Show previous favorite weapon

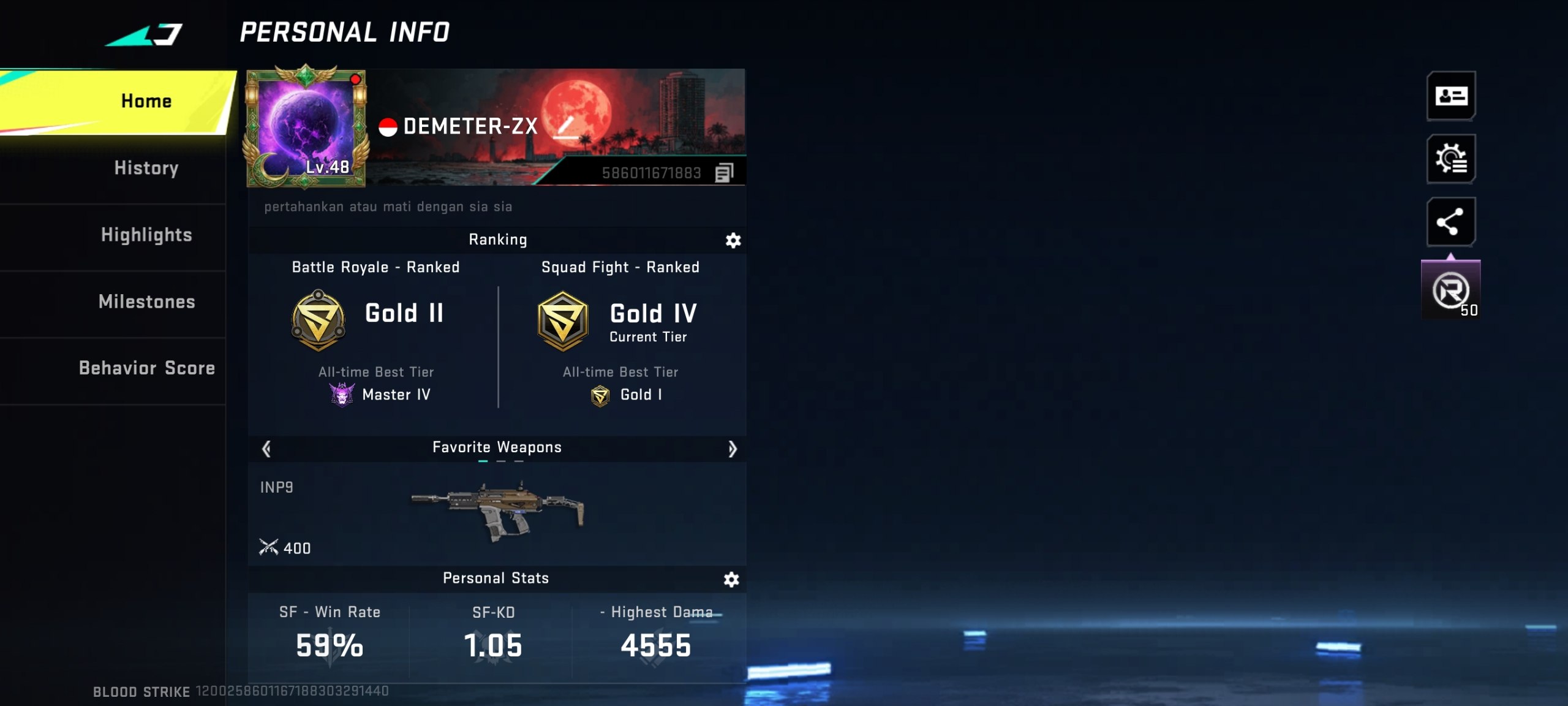point(265,449)
